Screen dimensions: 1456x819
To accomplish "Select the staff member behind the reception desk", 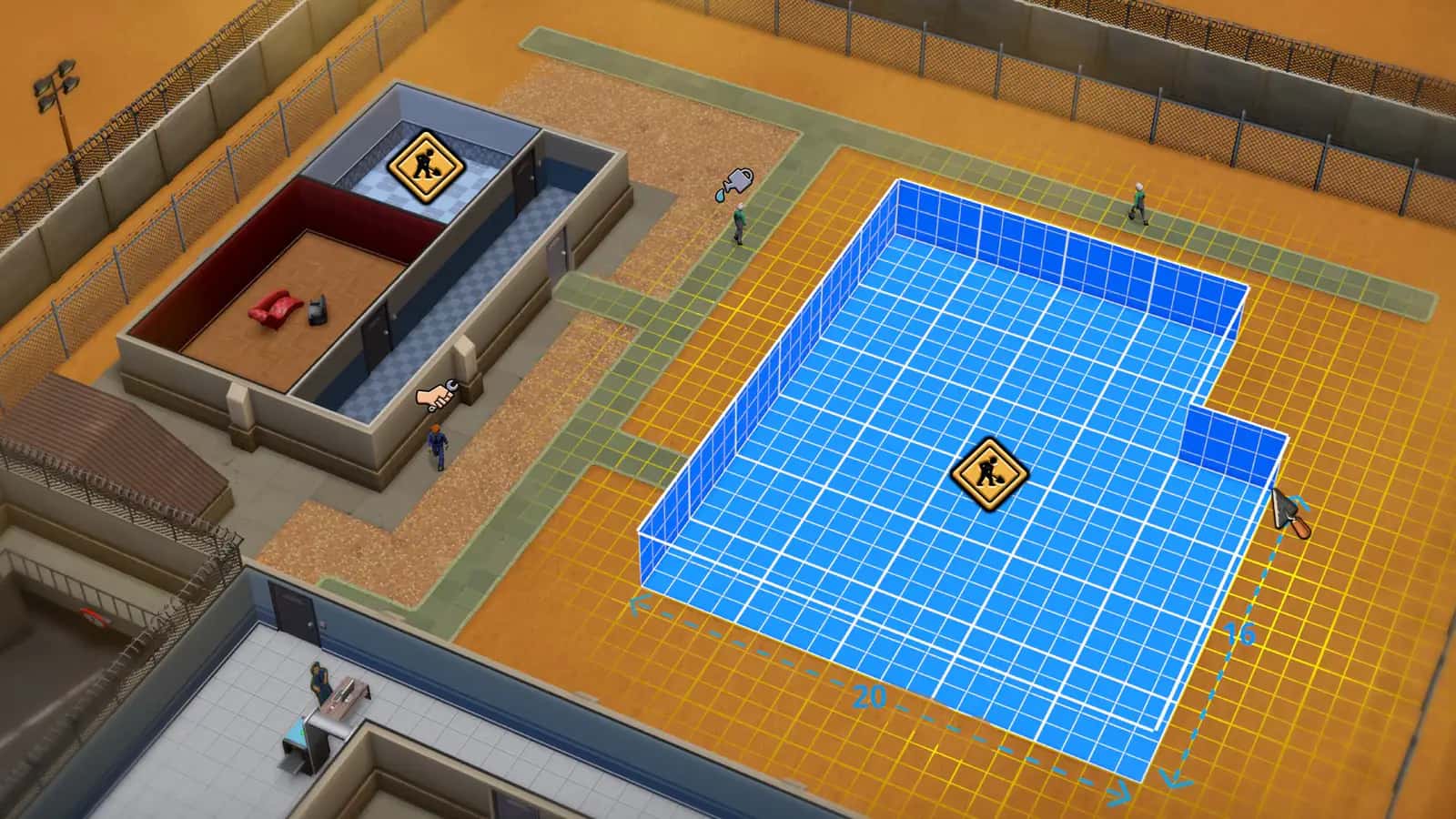I will pos(318,680).
